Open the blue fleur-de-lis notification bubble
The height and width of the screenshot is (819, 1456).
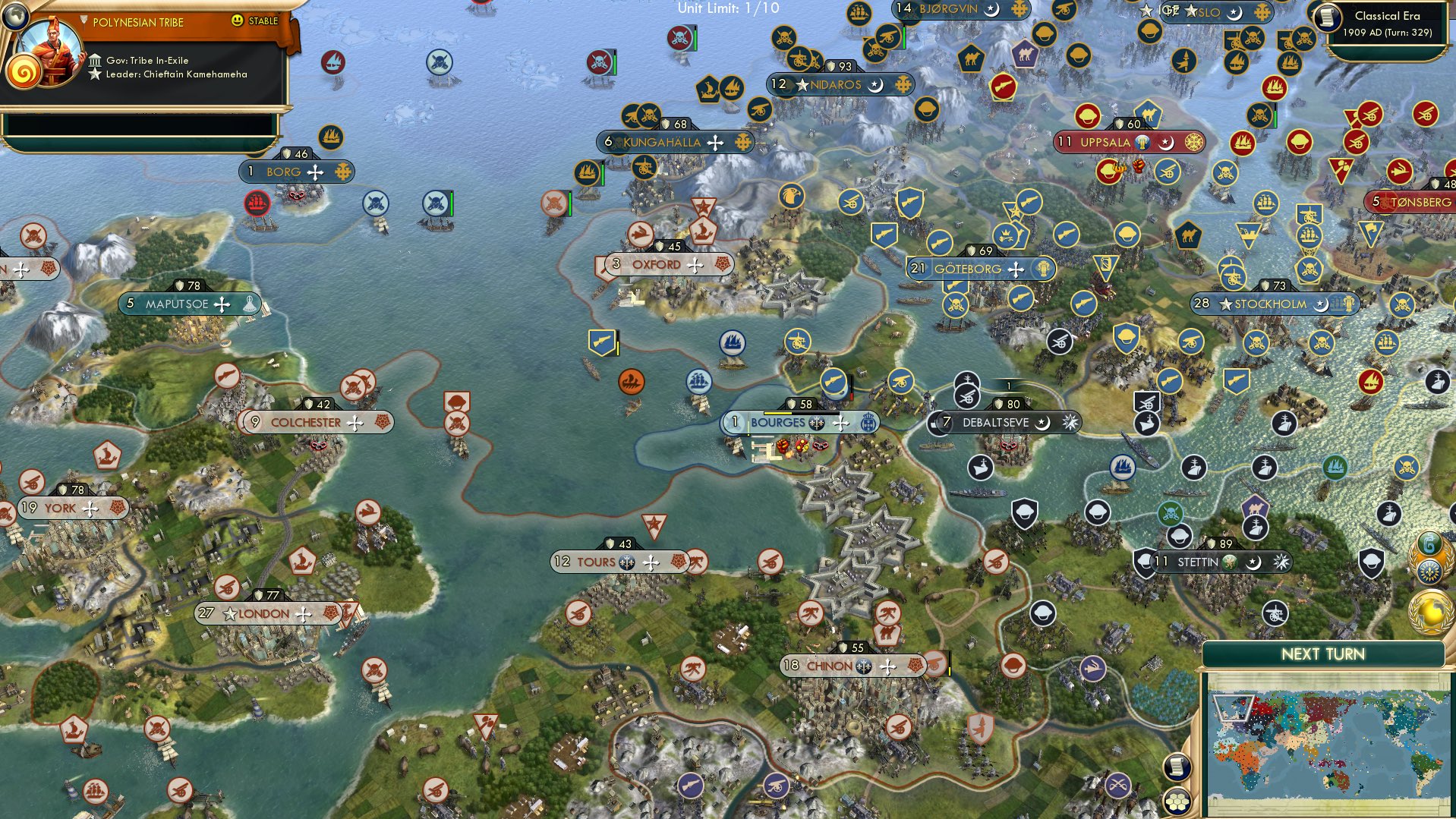point(1430,571)
